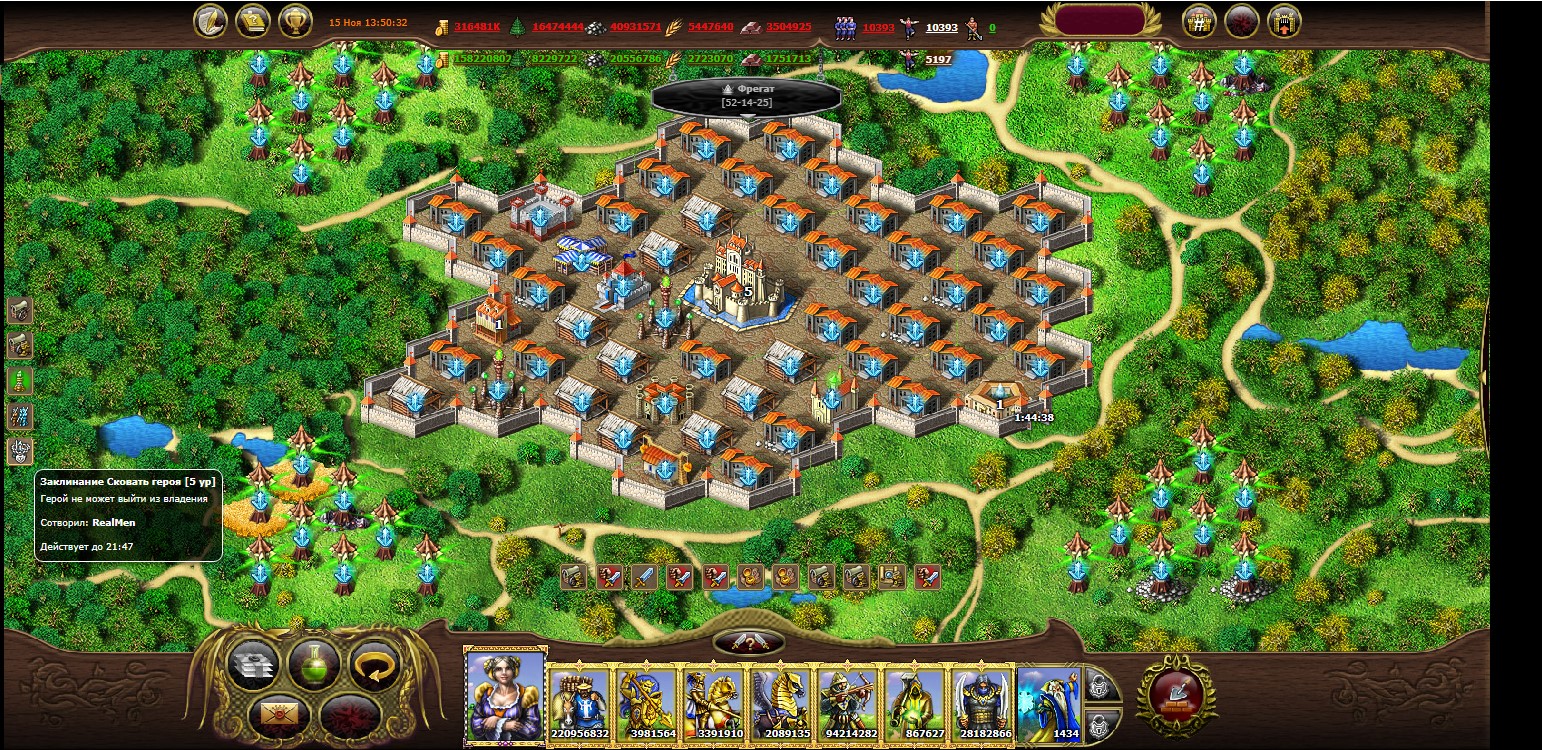Click the castle with hash sign button
The image size is (1542, 750).
[1199, 20]
